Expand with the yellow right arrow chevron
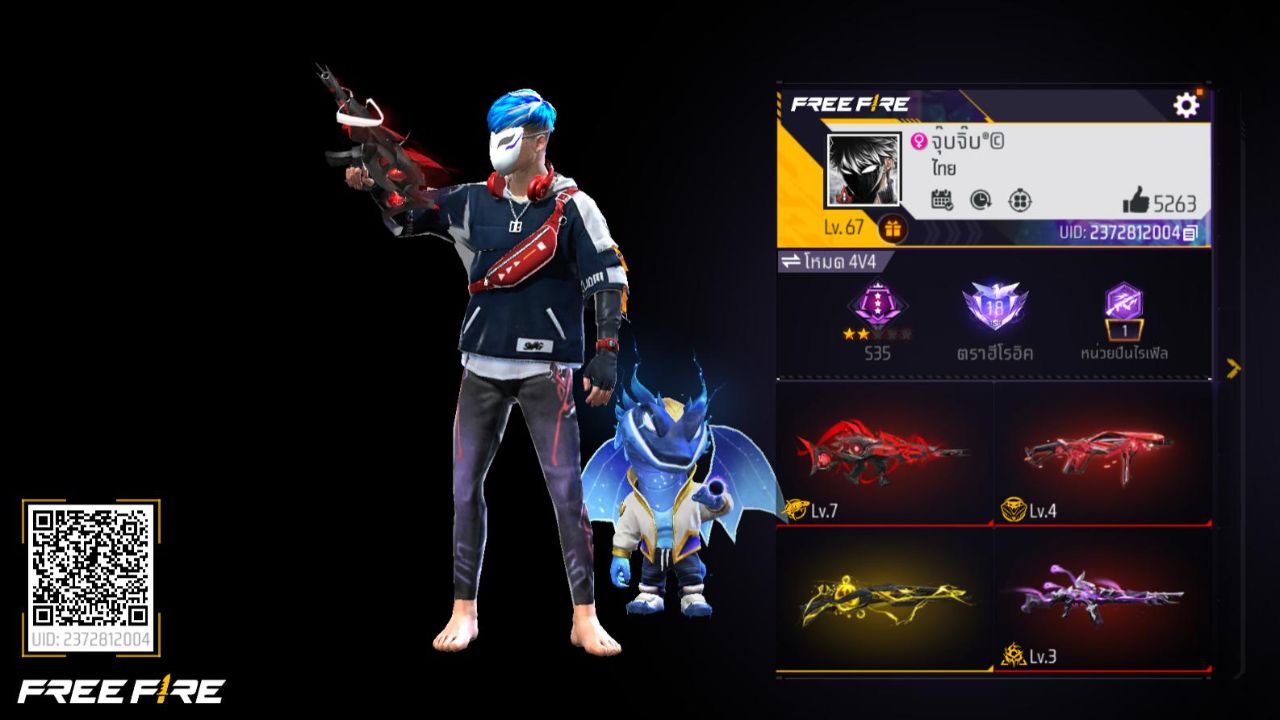Image resolution: width=1280 pixels, height=720 pixels. 1232,368
